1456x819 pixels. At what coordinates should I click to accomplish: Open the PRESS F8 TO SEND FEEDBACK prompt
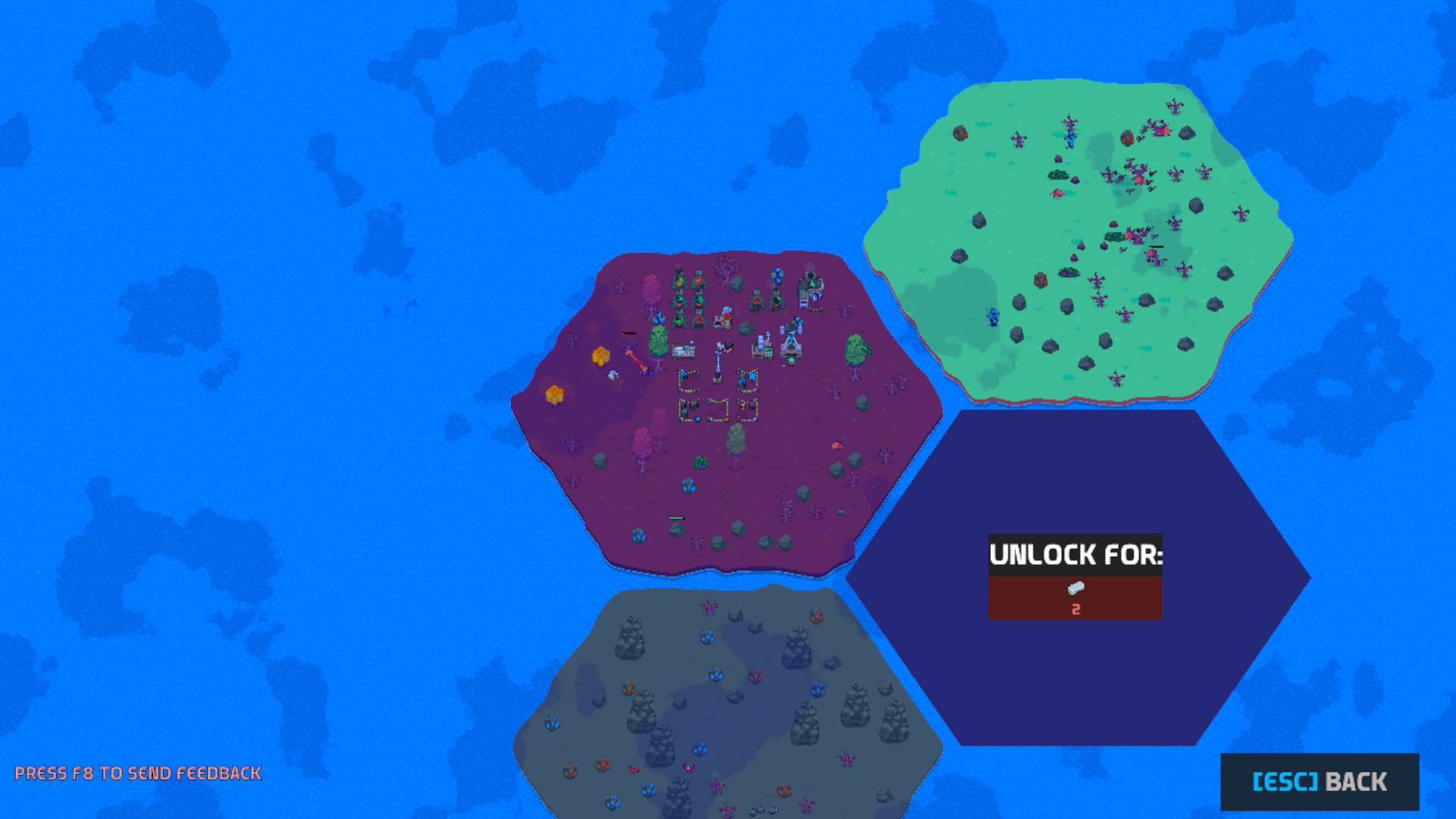(x=136, y=773)
